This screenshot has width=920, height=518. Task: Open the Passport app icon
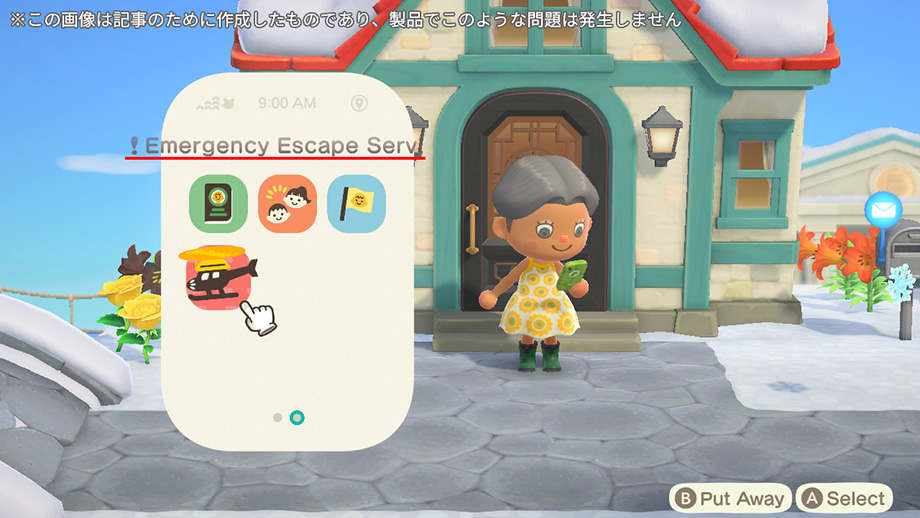point(218,203)
